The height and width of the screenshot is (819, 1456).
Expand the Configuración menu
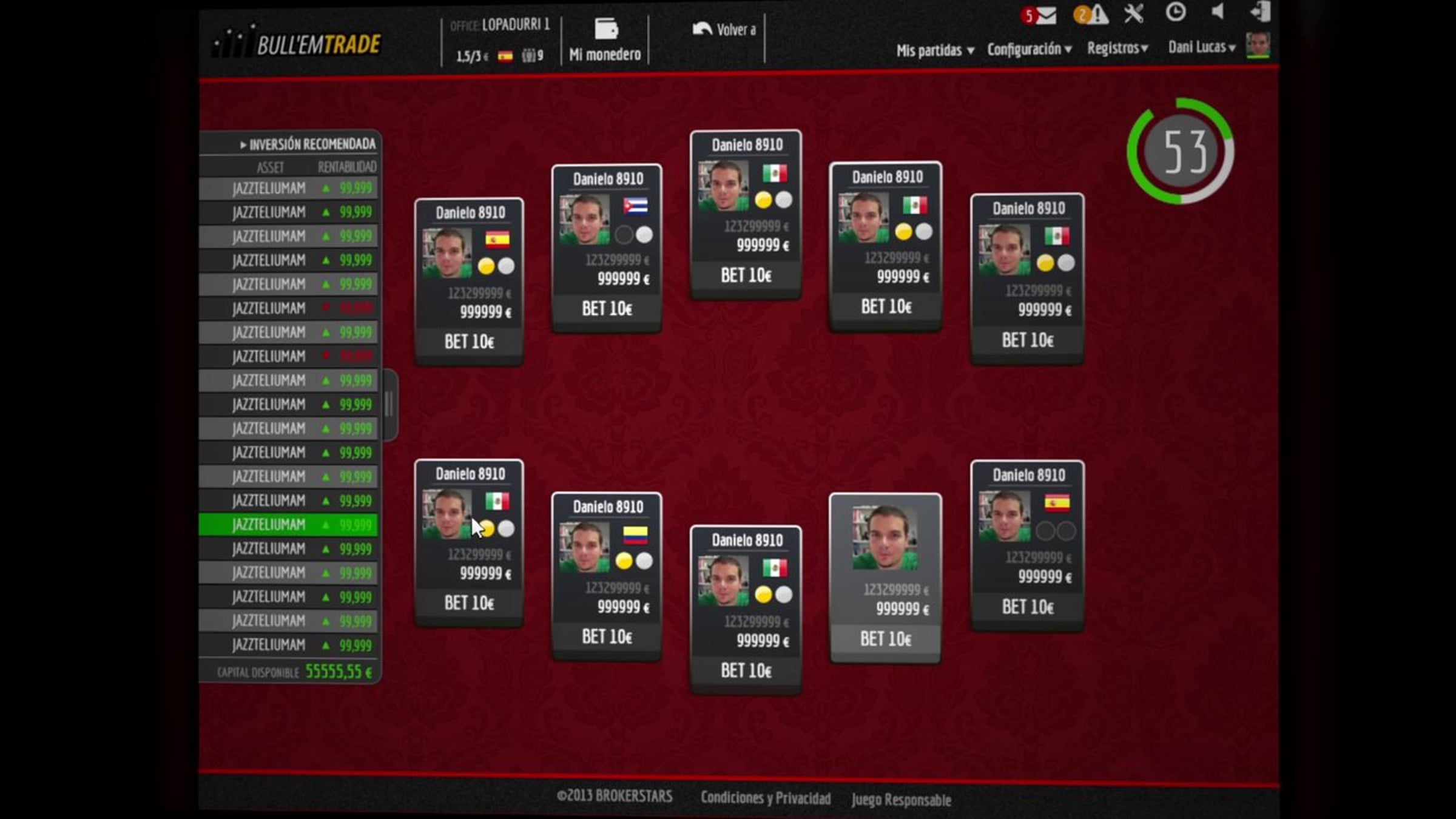point(1029,49)
